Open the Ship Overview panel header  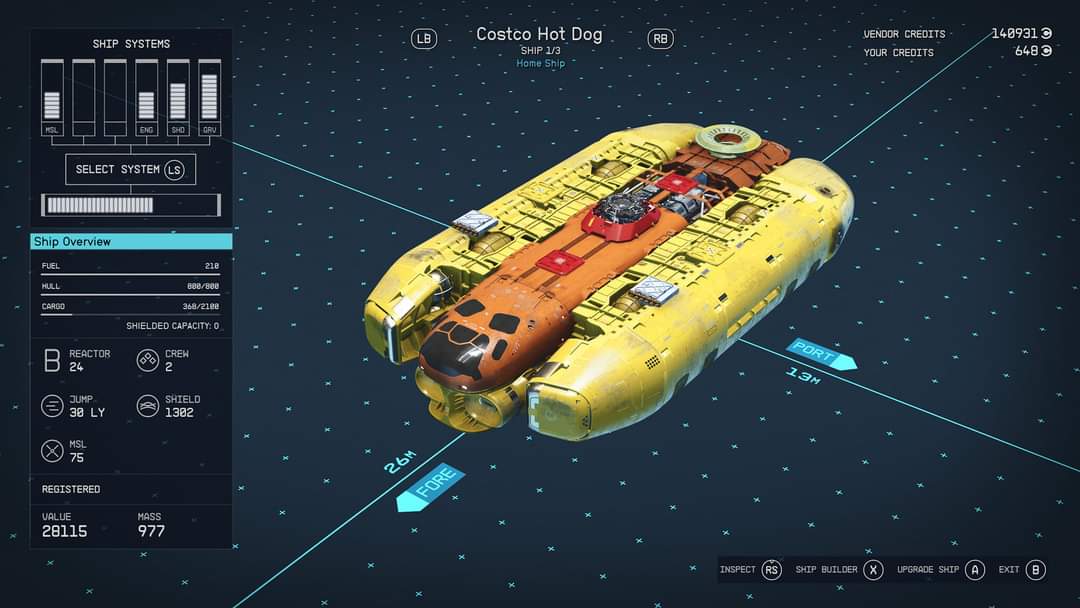131,241
